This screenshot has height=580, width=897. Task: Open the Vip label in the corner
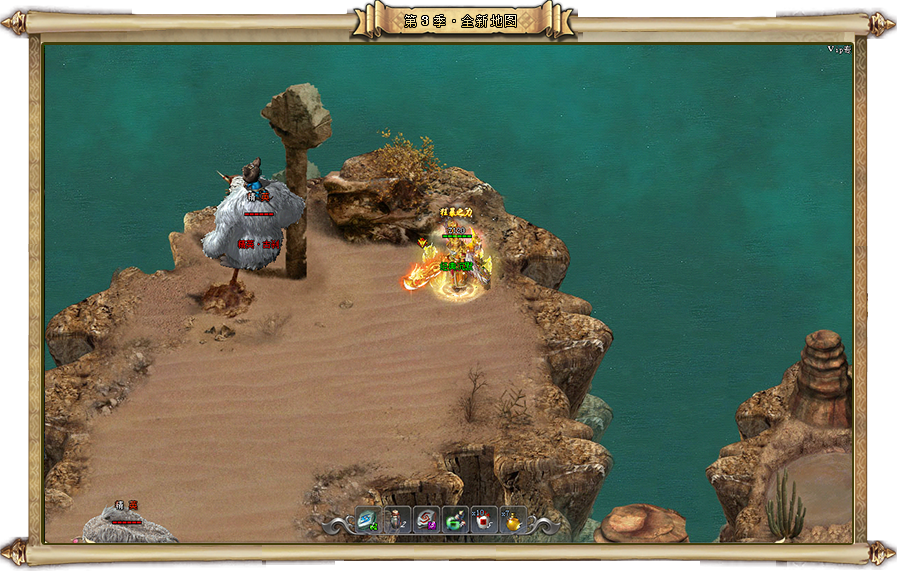[x=838, y=48]
